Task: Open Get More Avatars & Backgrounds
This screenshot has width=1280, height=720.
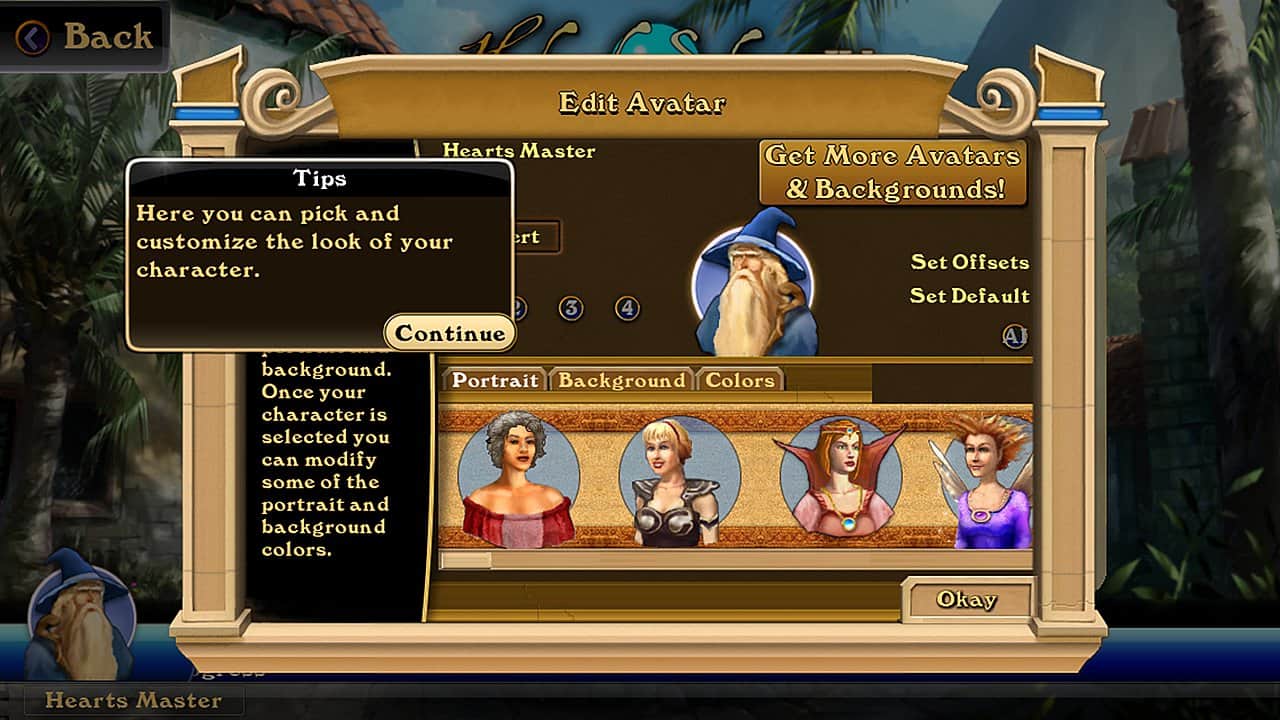Action: click(x=894, y=172)
